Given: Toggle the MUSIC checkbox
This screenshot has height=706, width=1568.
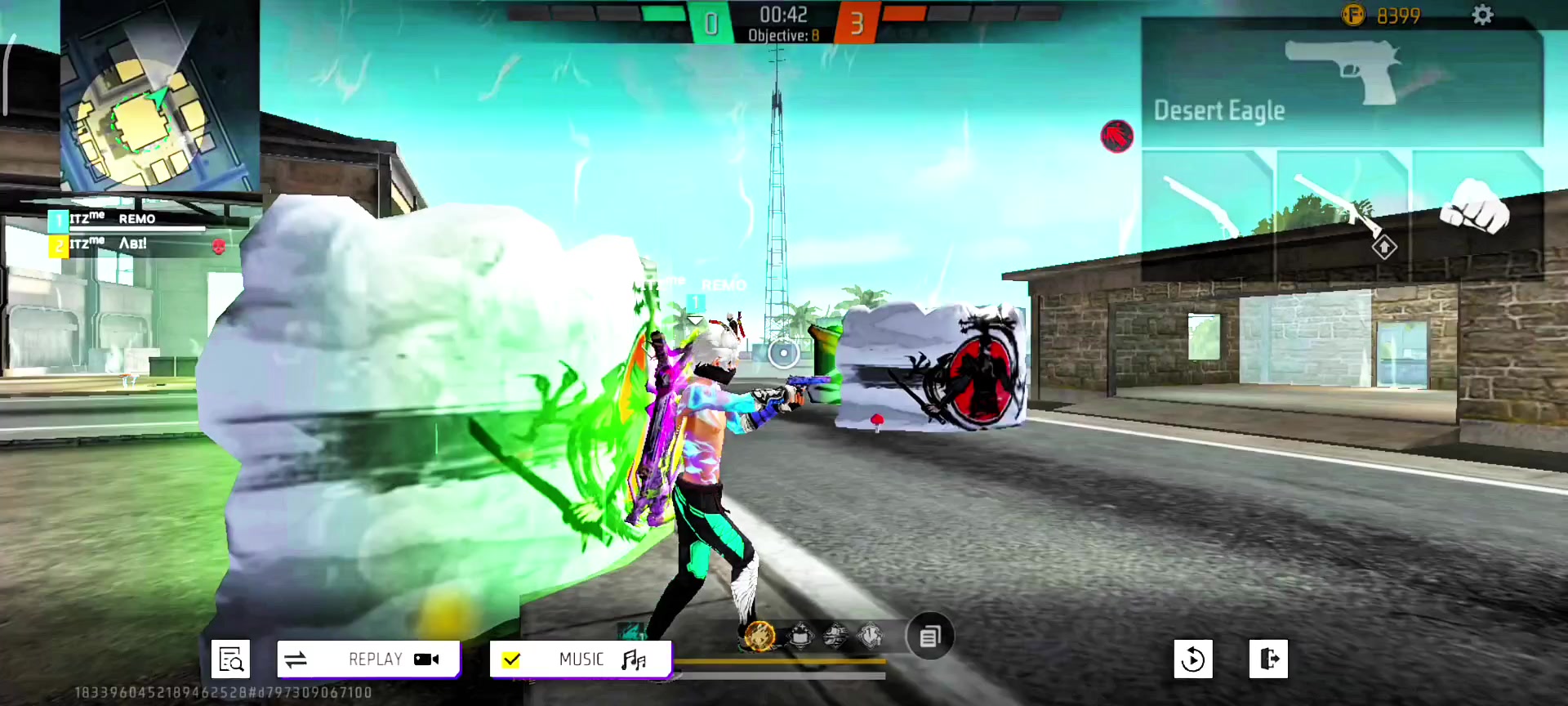Looking at the screenshot, I should 512,659.
